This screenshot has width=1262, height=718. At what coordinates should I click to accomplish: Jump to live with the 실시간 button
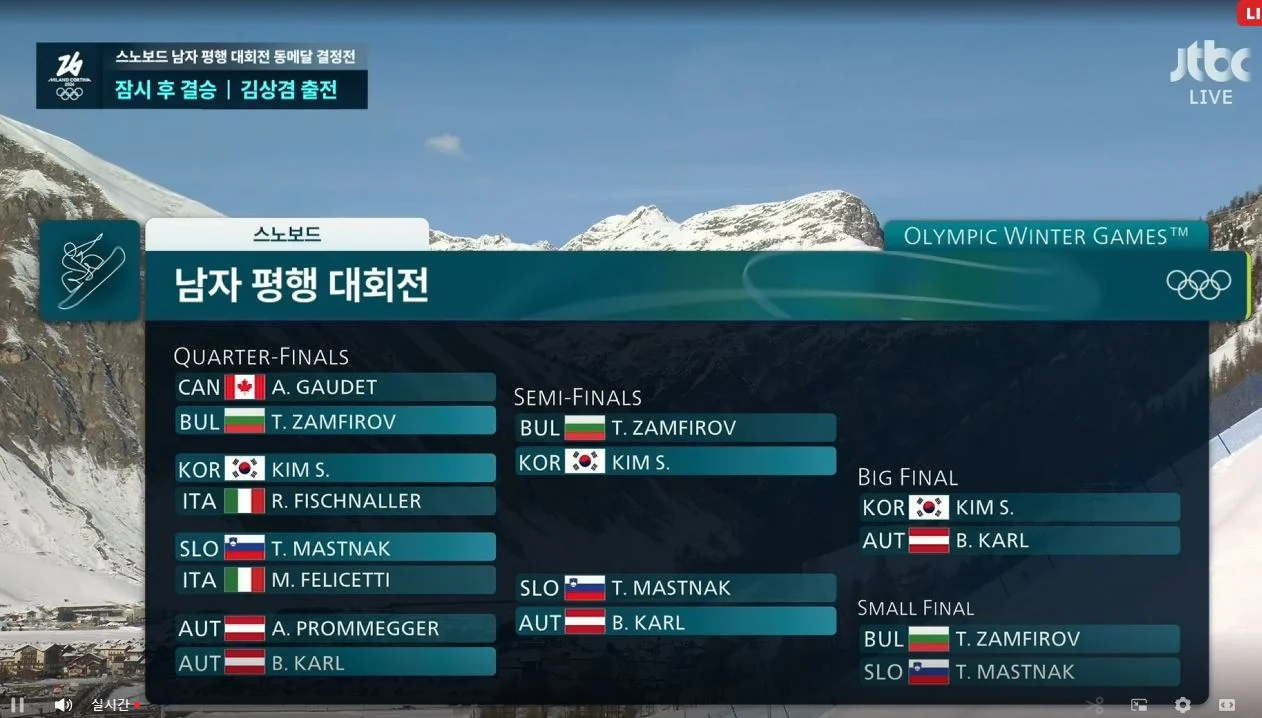point(113,704)
